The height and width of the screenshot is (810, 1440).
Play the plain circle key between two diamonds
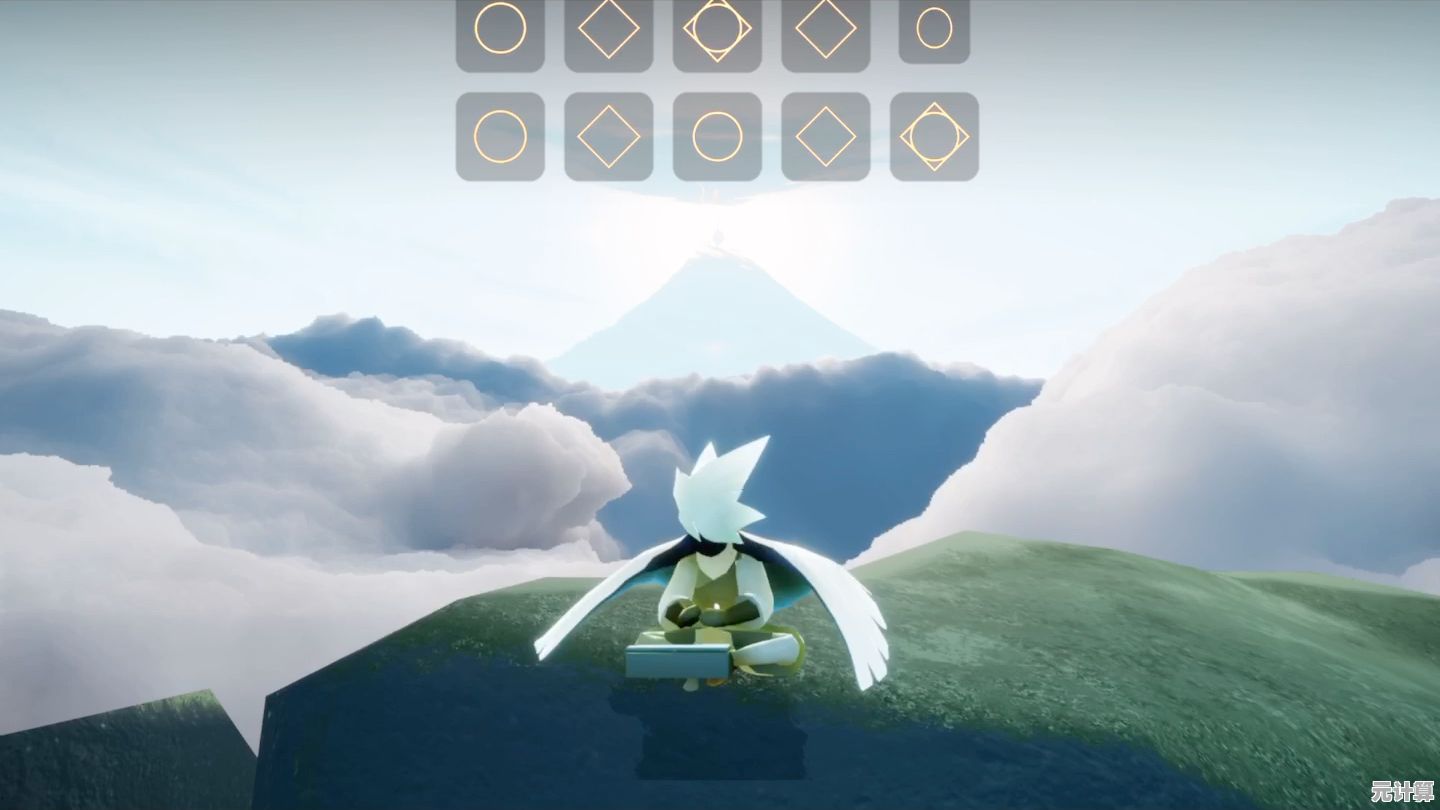(717, 137)
